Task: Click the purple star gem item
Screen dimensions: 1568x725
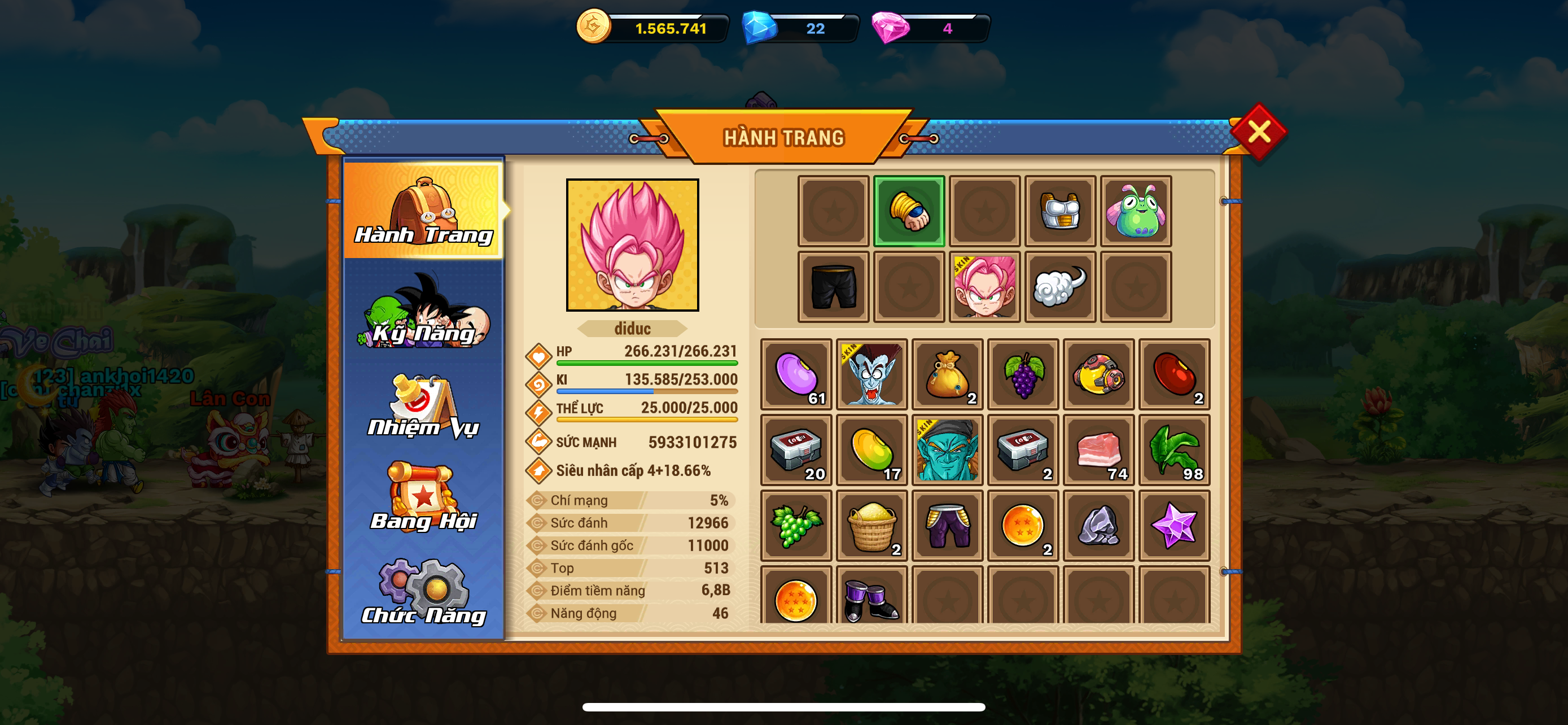Action: [x=1174, y=525]
